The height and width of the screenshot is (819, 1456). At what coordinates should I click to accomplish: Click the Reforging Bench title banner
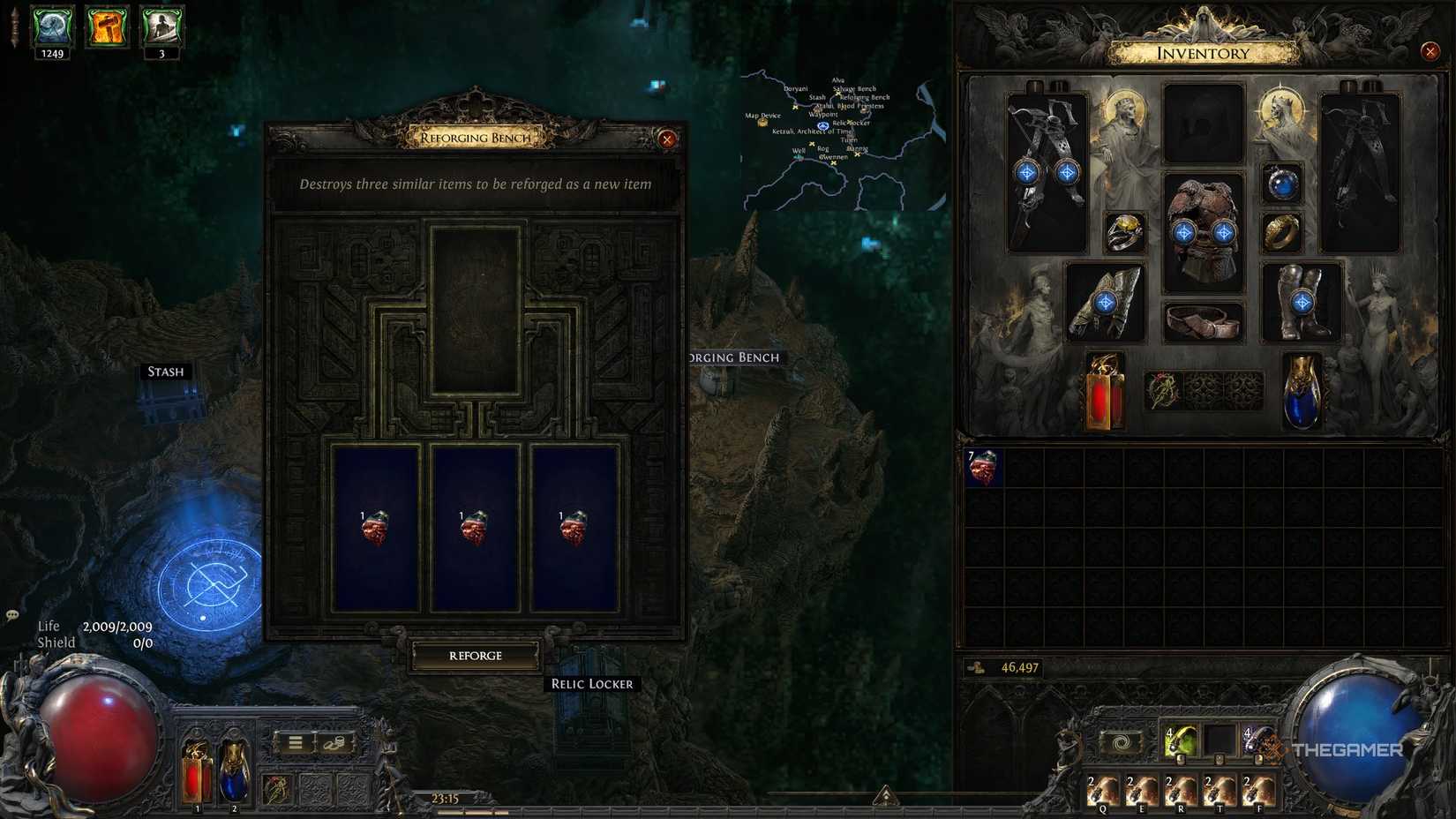tap(477, 138)
